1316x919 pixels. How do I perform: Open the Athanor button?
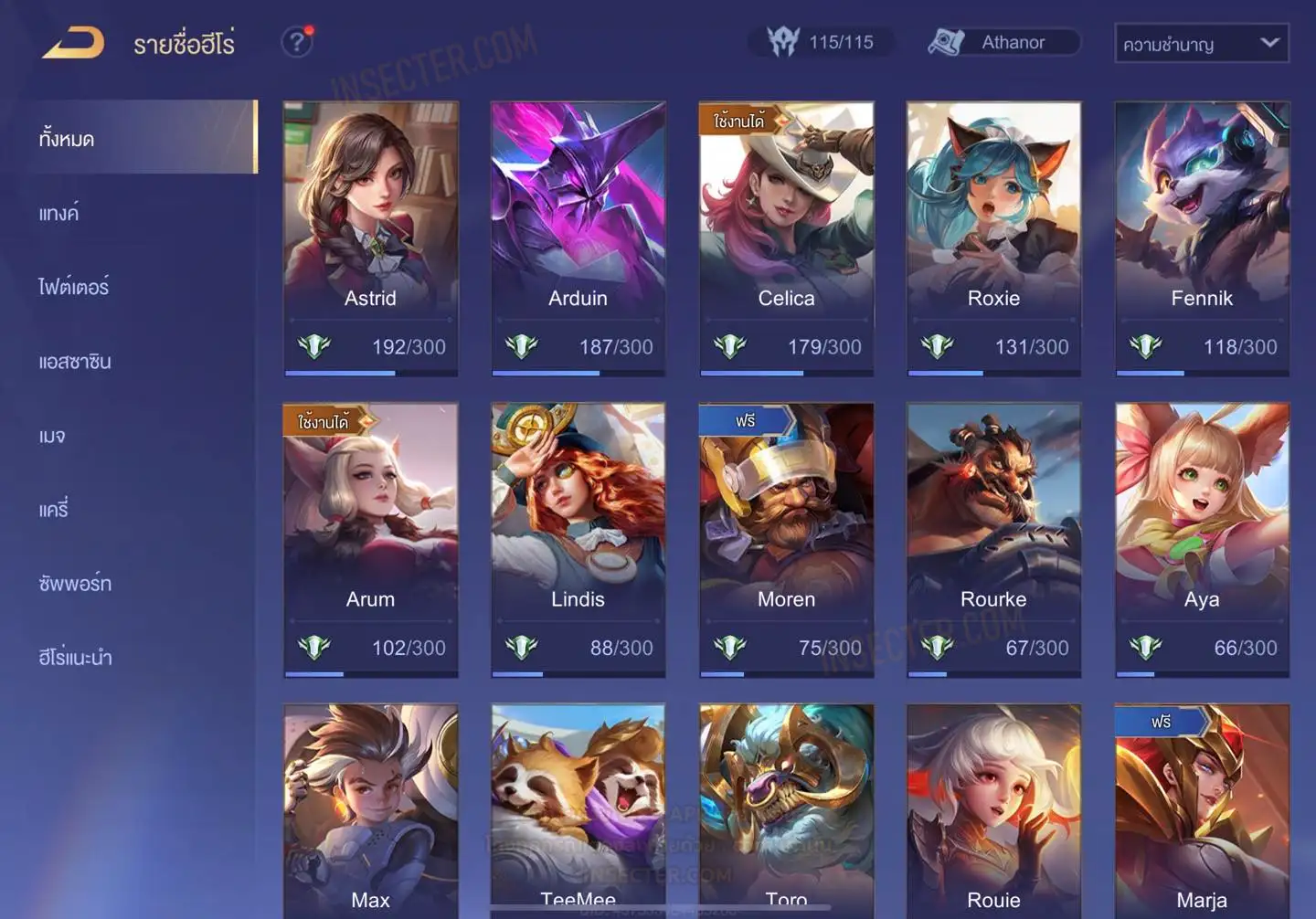(1004, 42)
